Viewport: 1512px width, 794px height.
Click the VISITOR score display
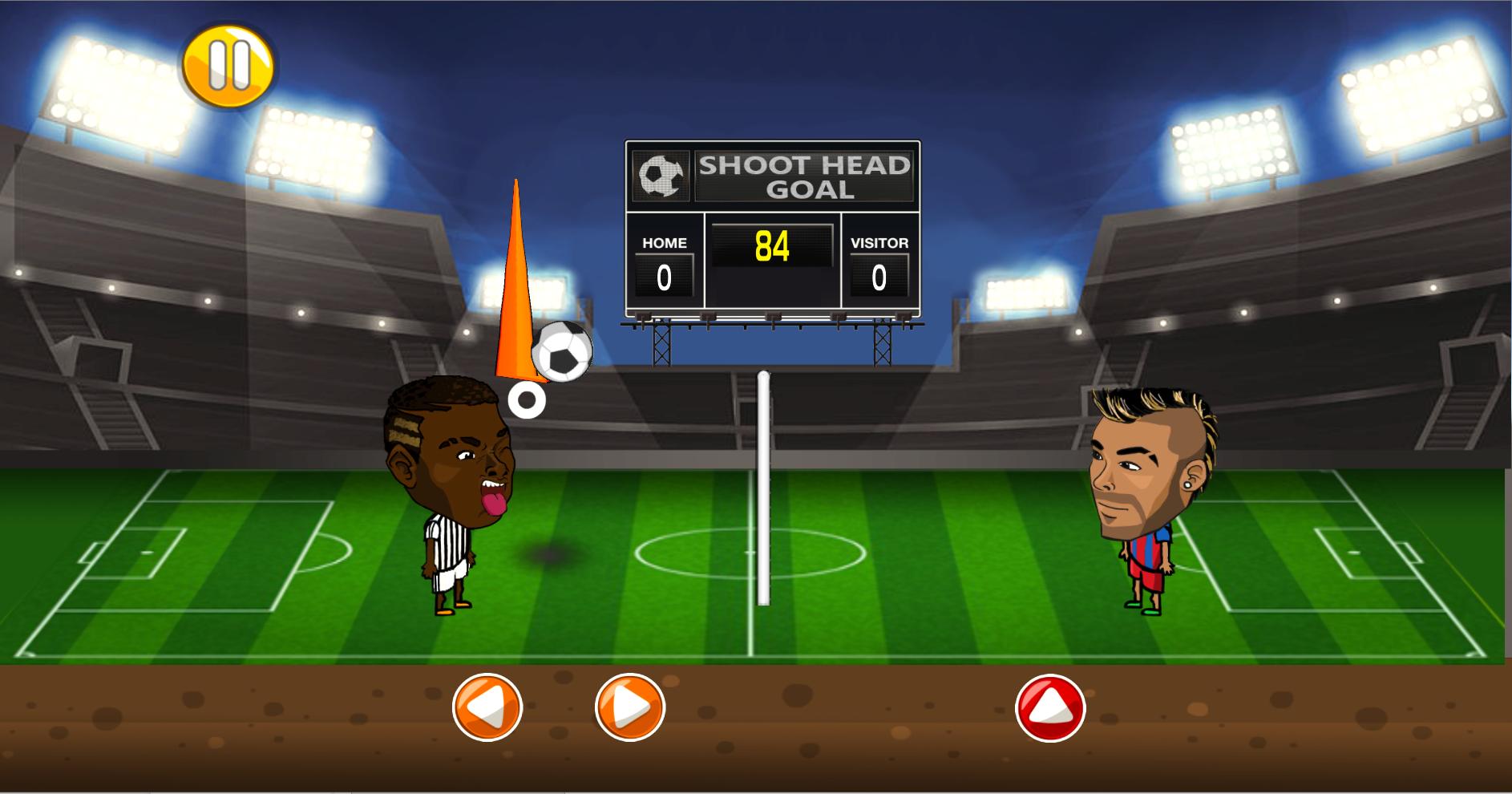tap(879, 277)
